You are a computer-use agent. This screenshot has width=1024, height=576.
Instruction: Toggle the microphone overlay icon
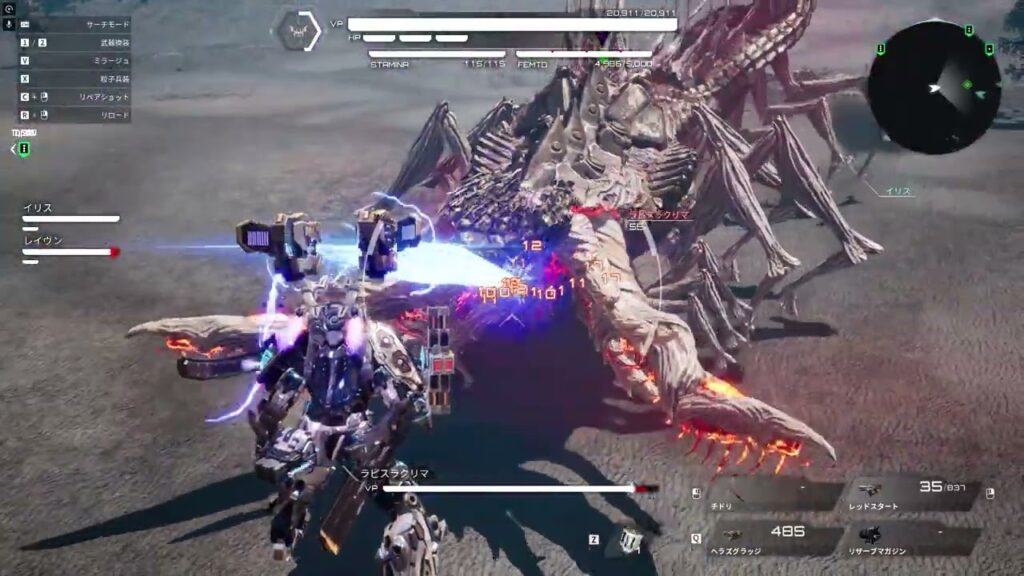(x=9, y=22)
